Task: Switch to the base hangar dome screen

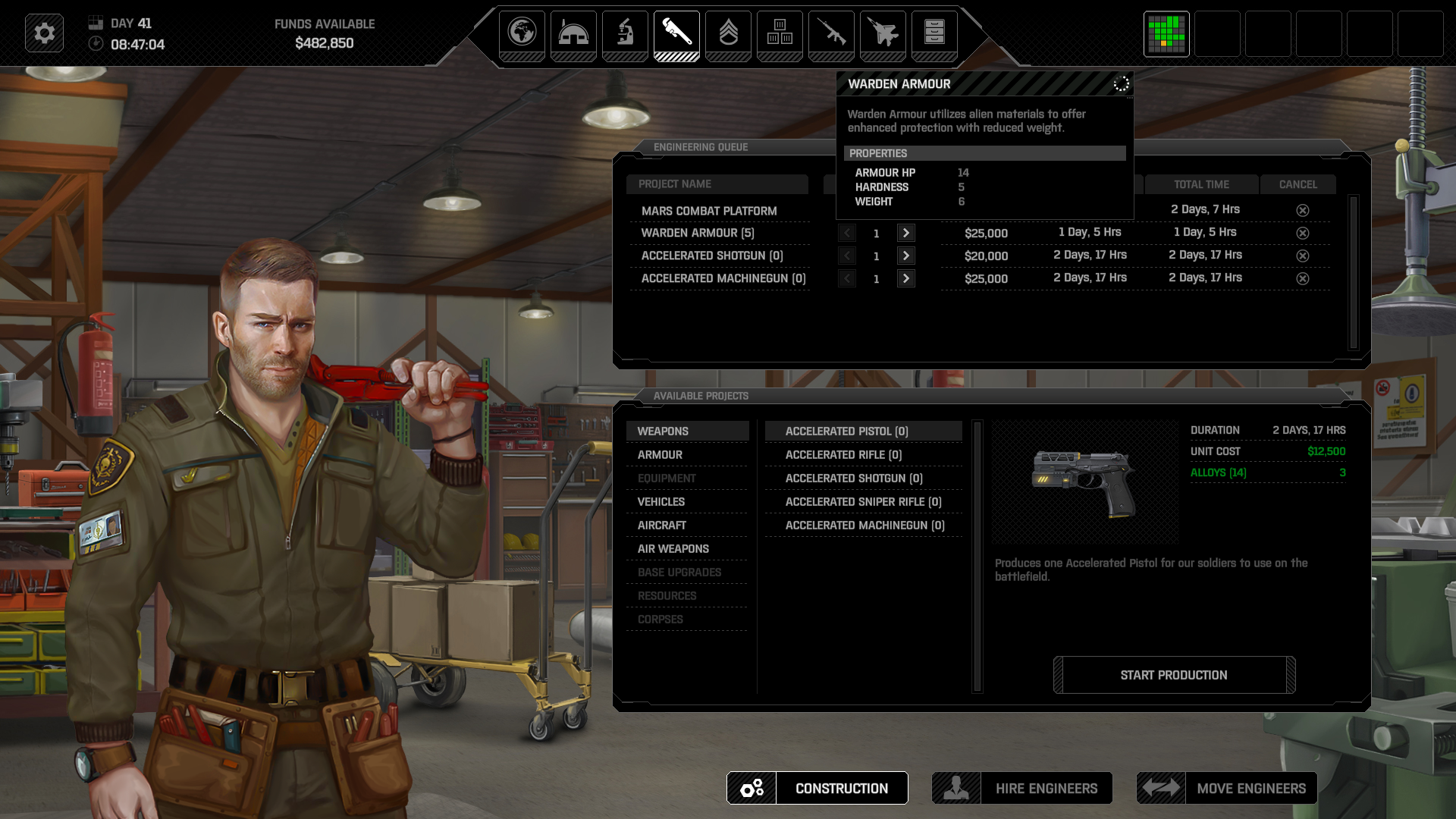Action: tap(573, 33)
